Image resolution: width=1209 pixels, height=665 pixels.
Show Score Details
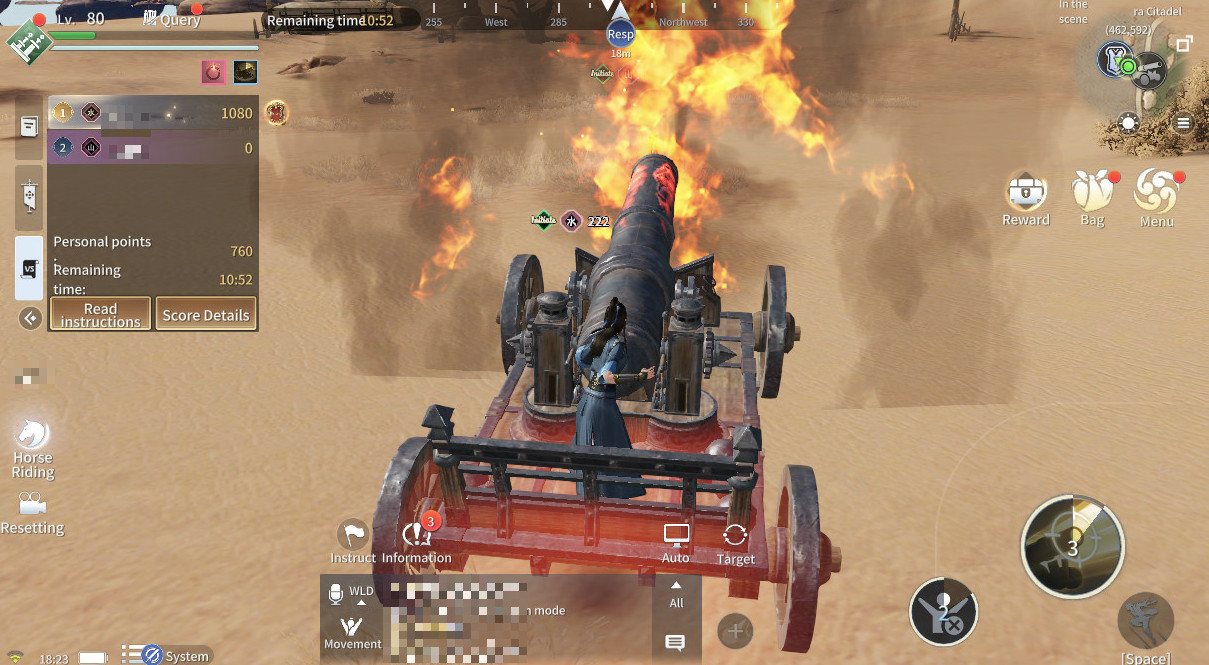point(206,314)
